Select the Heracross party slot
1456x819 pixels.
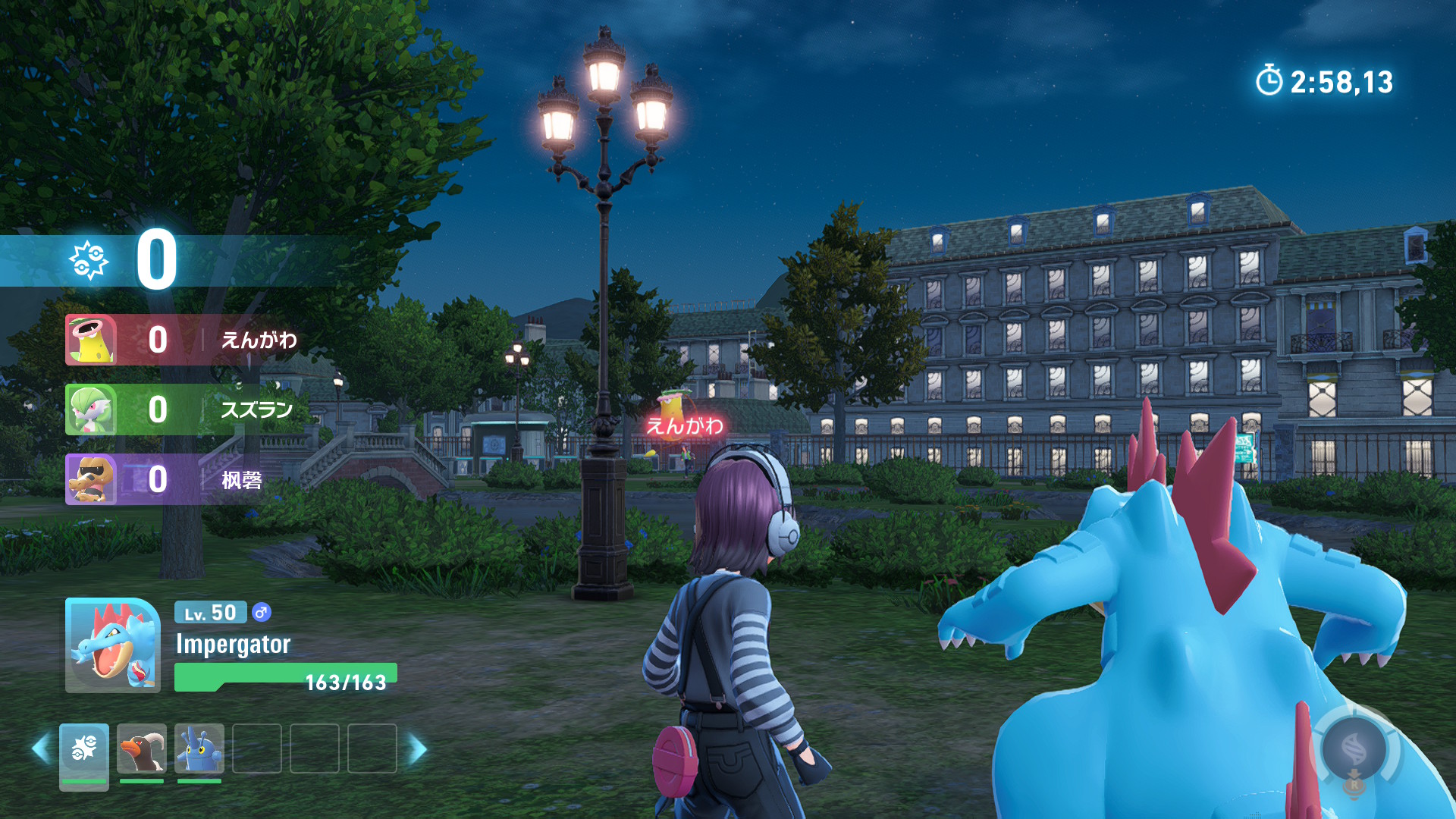point(199,748)
